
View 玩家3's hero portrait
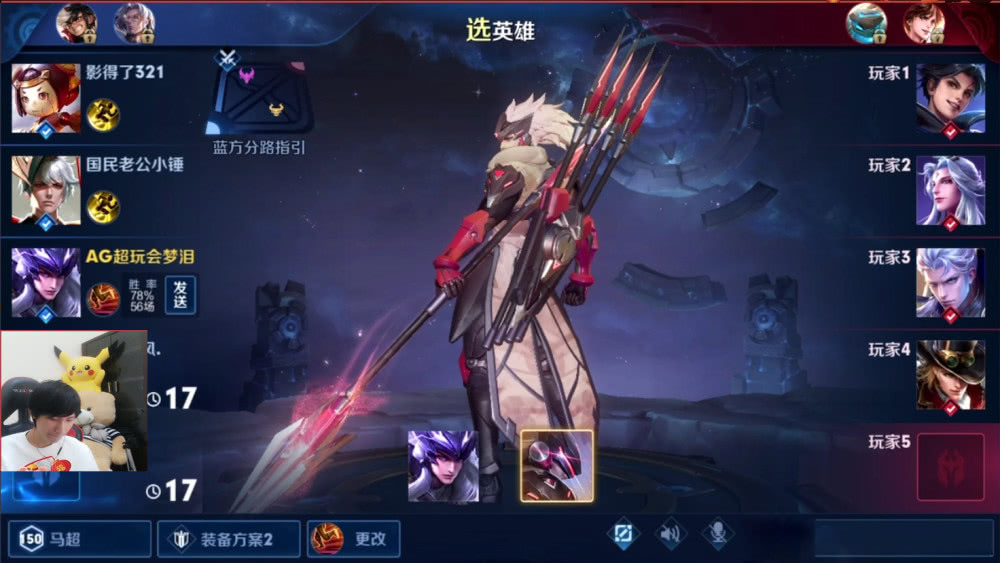(950, 283)
